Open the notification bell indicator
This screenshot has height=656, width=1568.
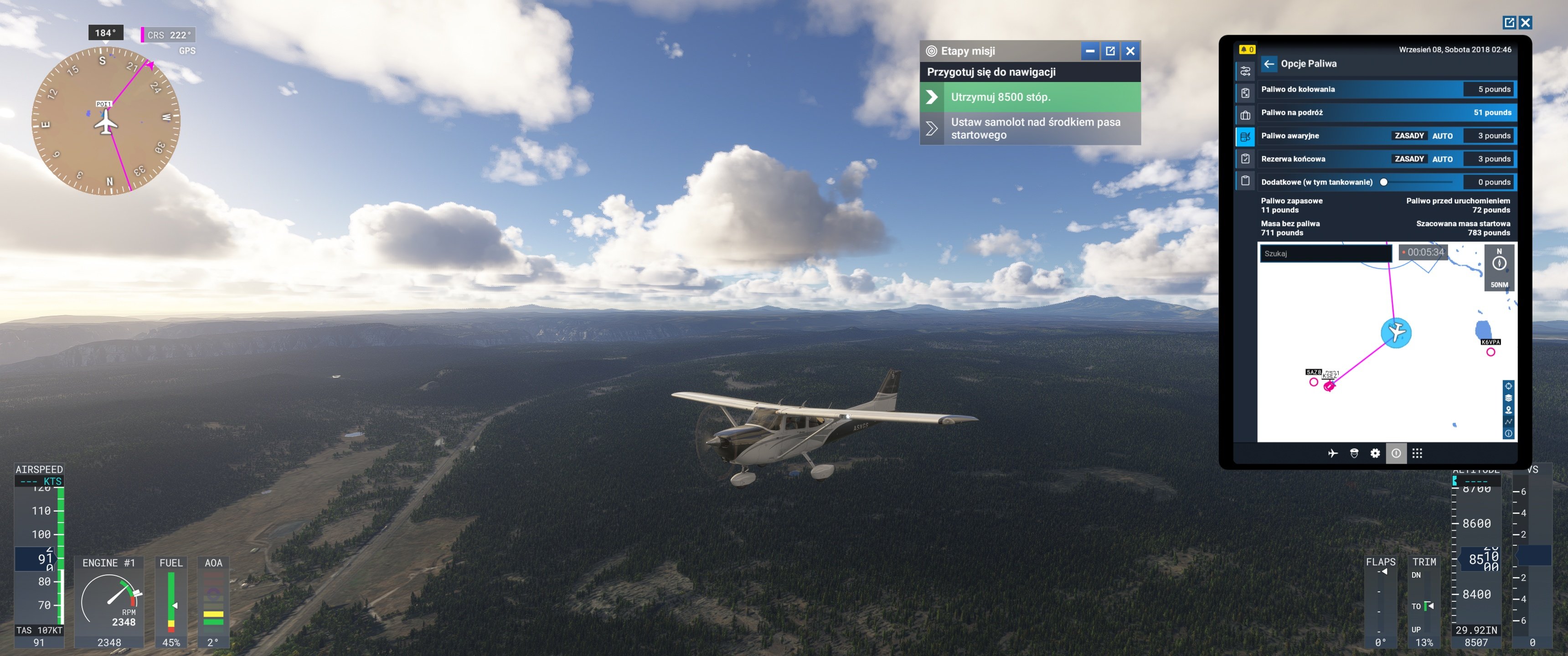[x=1246, y=50]
